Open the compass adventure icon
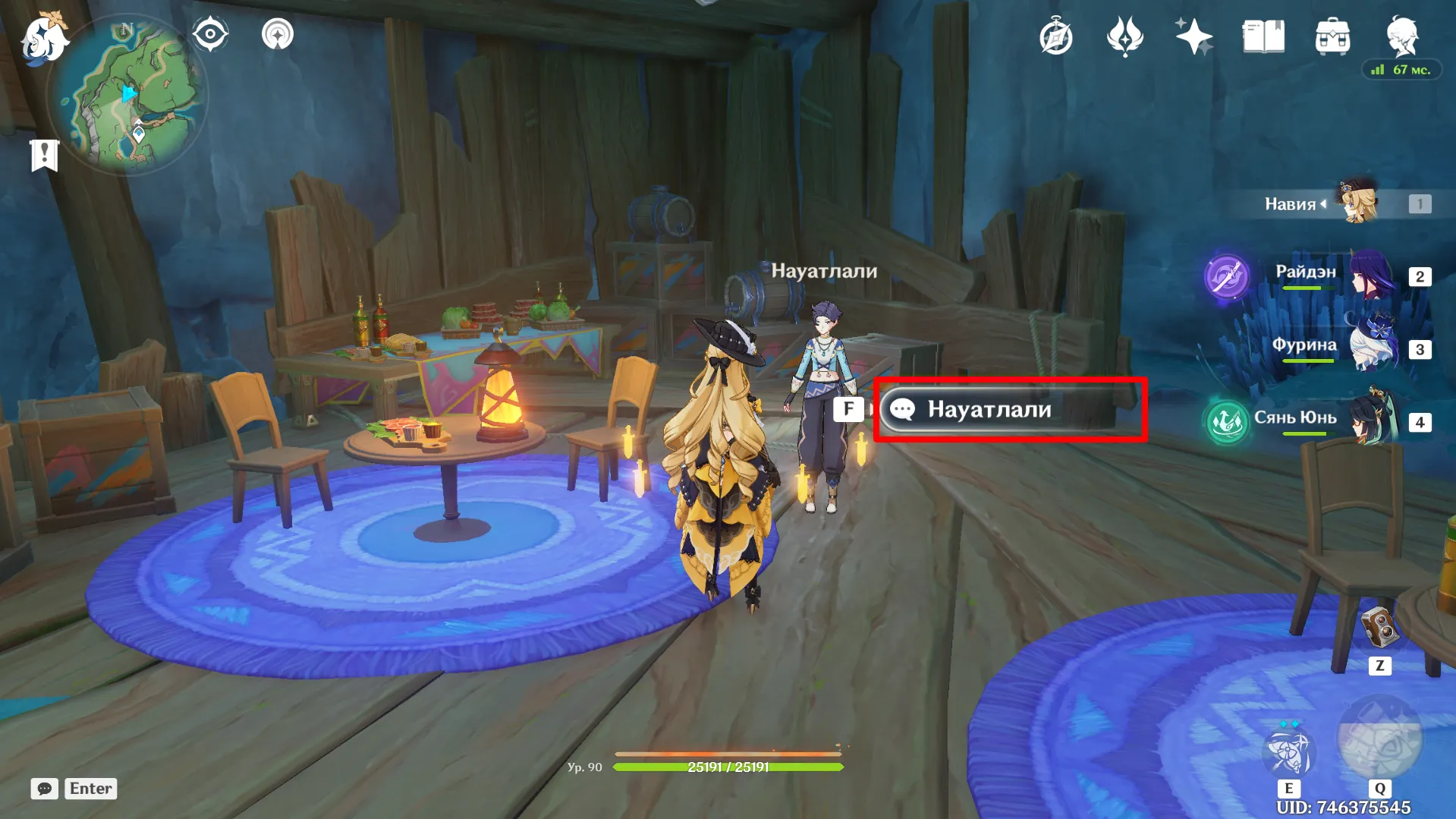 coord(1055,37)
